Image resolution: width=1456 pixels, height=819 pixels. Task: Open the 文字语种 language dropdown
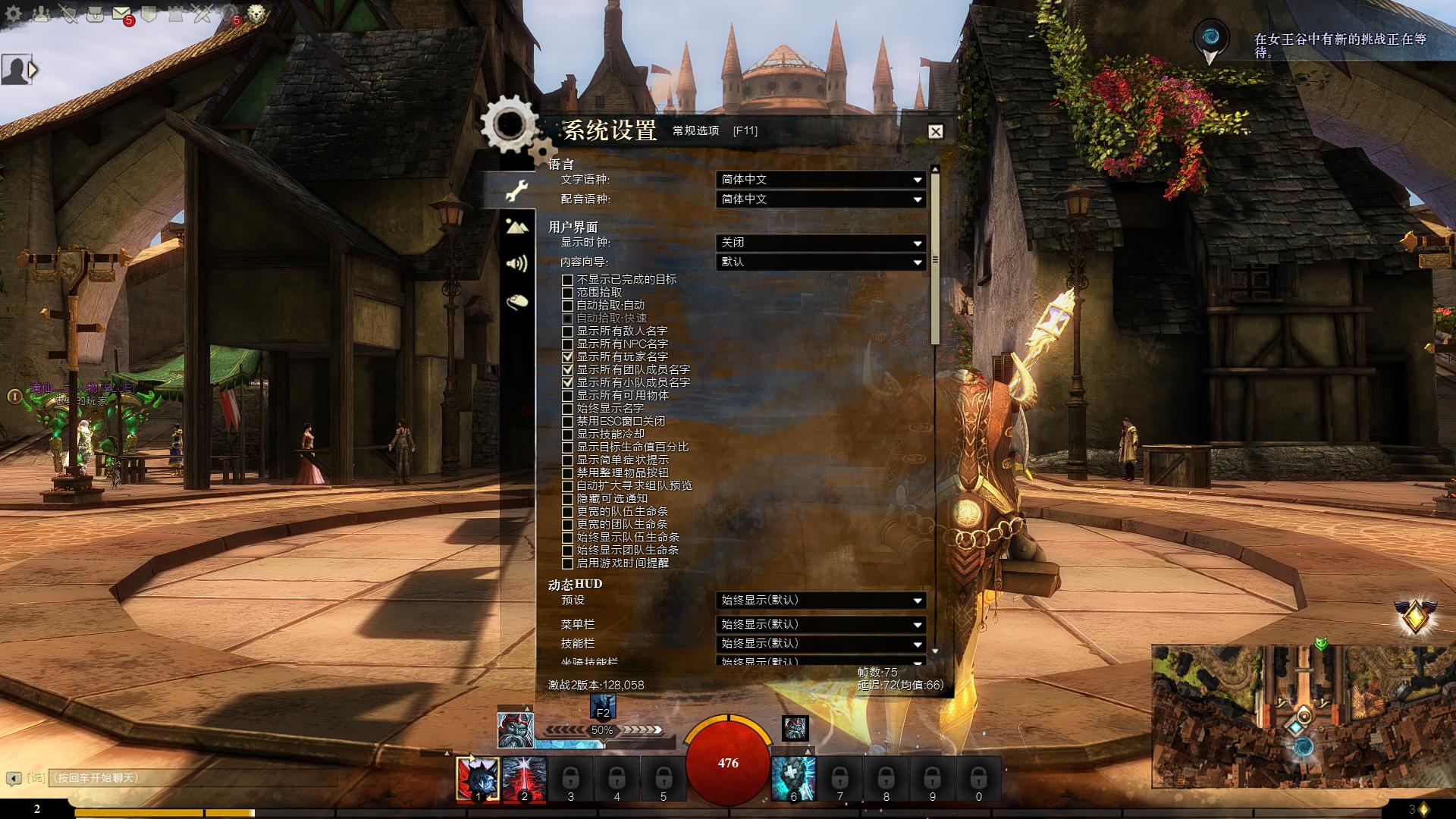pos(821,180)
